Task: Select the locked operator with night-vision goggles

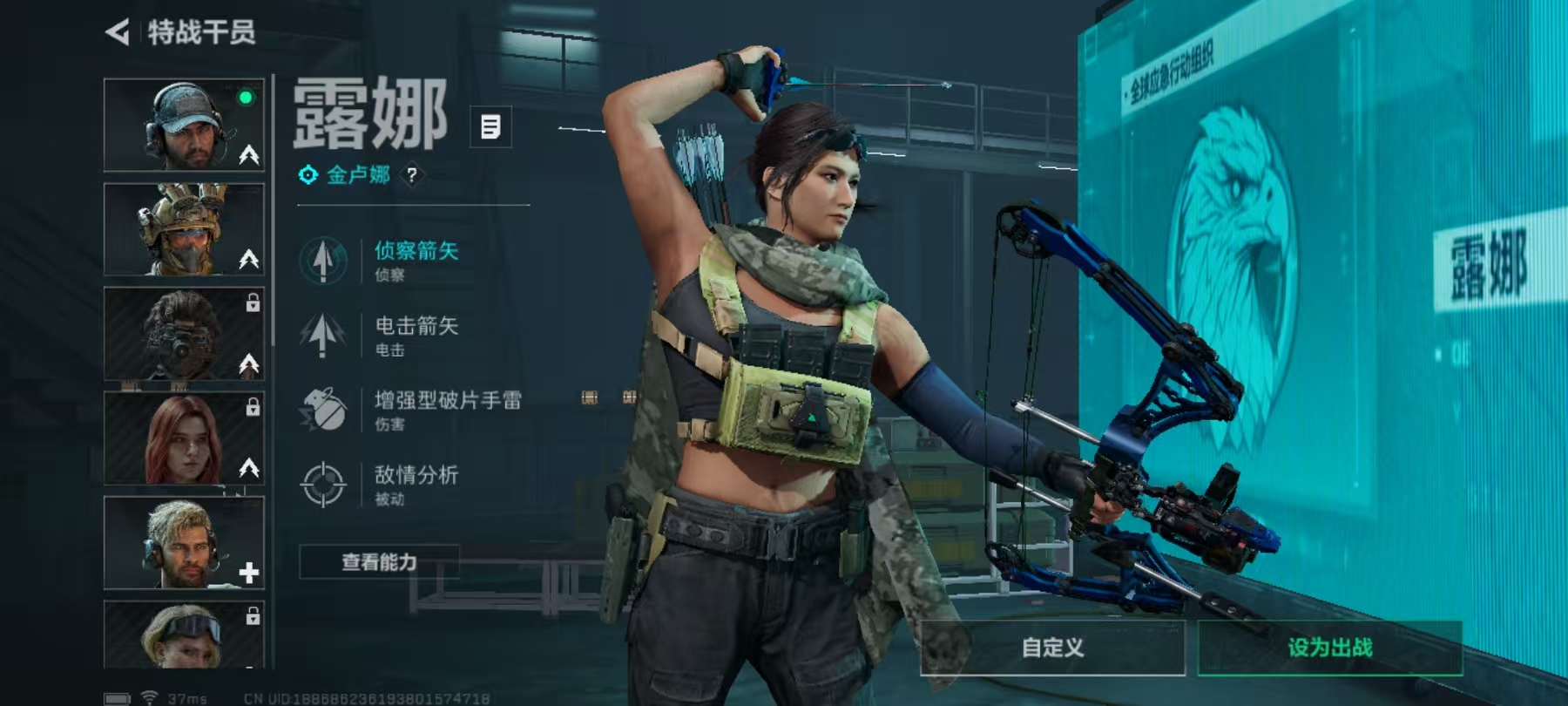Action: [184, 334]
